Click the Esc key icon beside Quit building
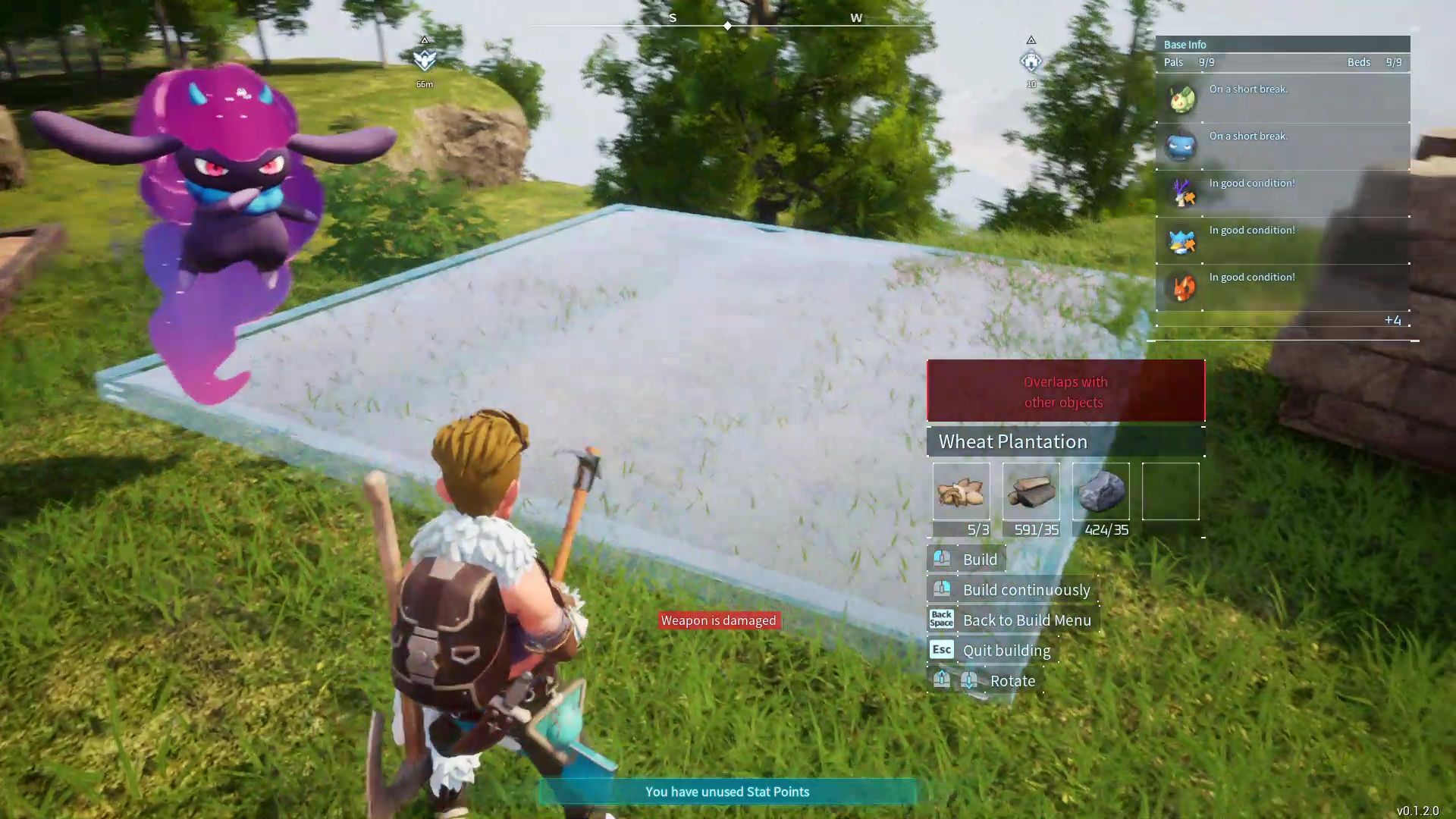 941,649
